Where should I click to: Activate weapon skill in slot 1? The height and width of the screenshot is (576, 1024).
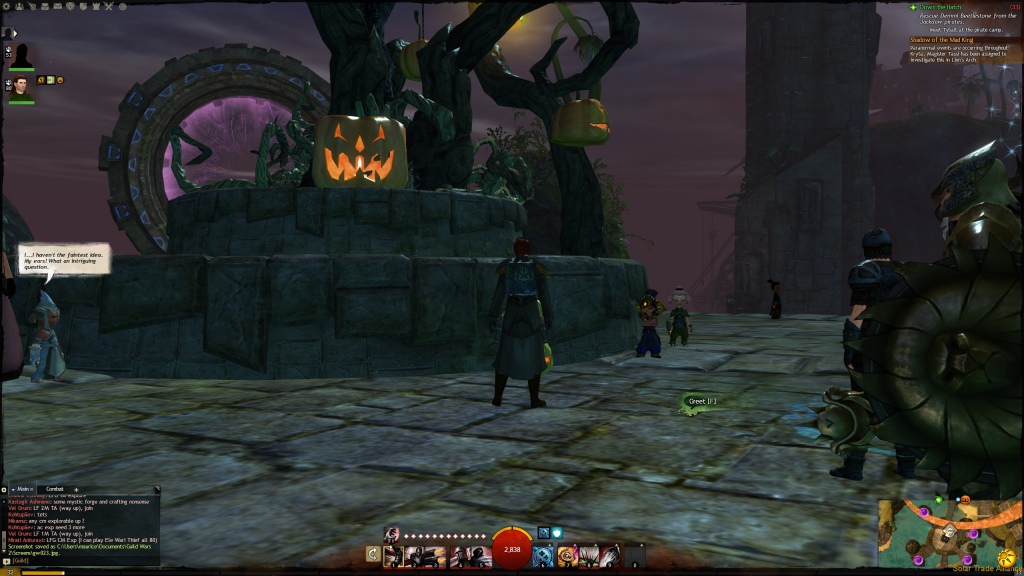393,555
